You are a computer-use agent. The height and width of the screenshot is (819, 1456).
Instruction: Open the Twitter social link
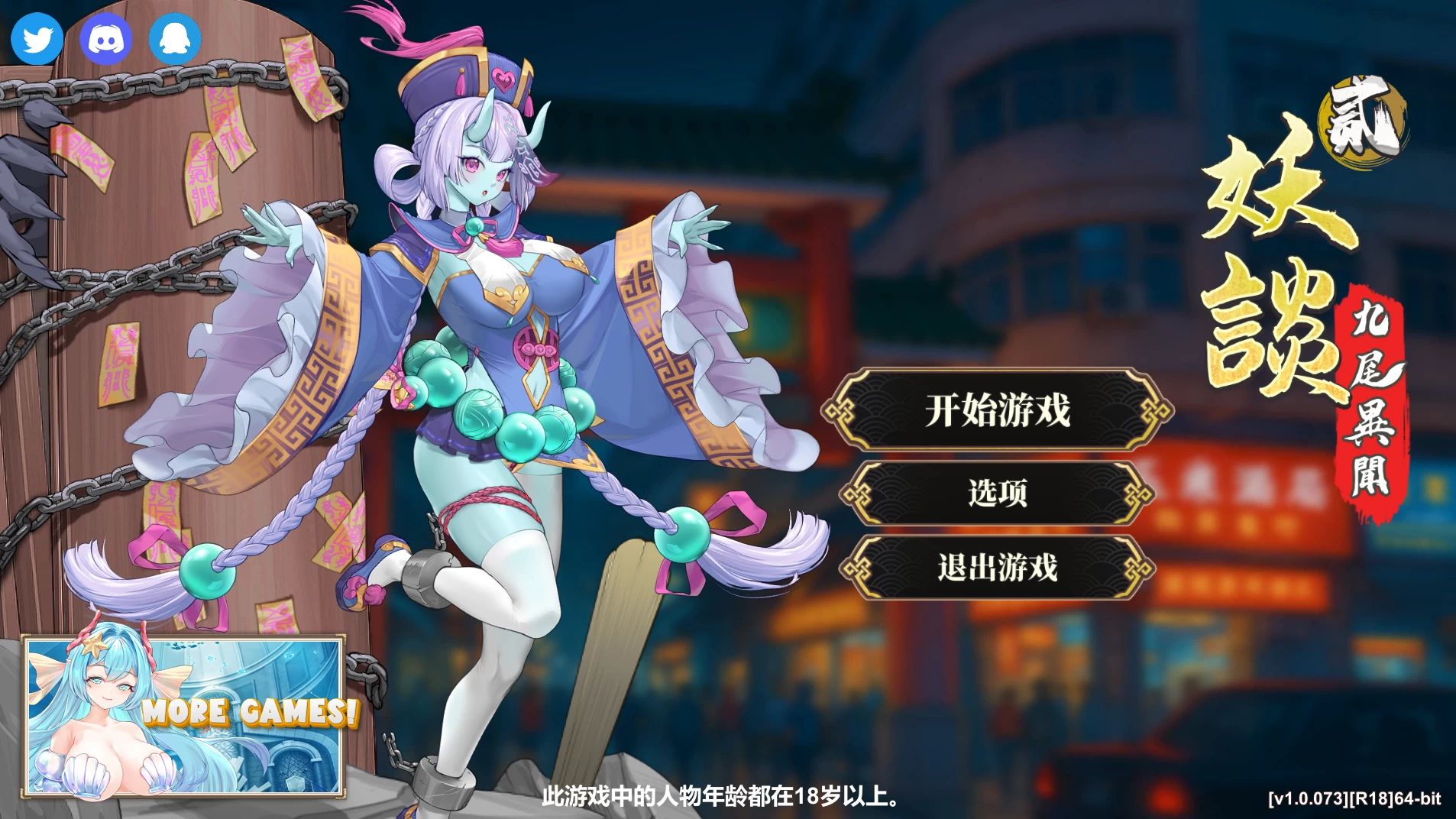[37, 37]
